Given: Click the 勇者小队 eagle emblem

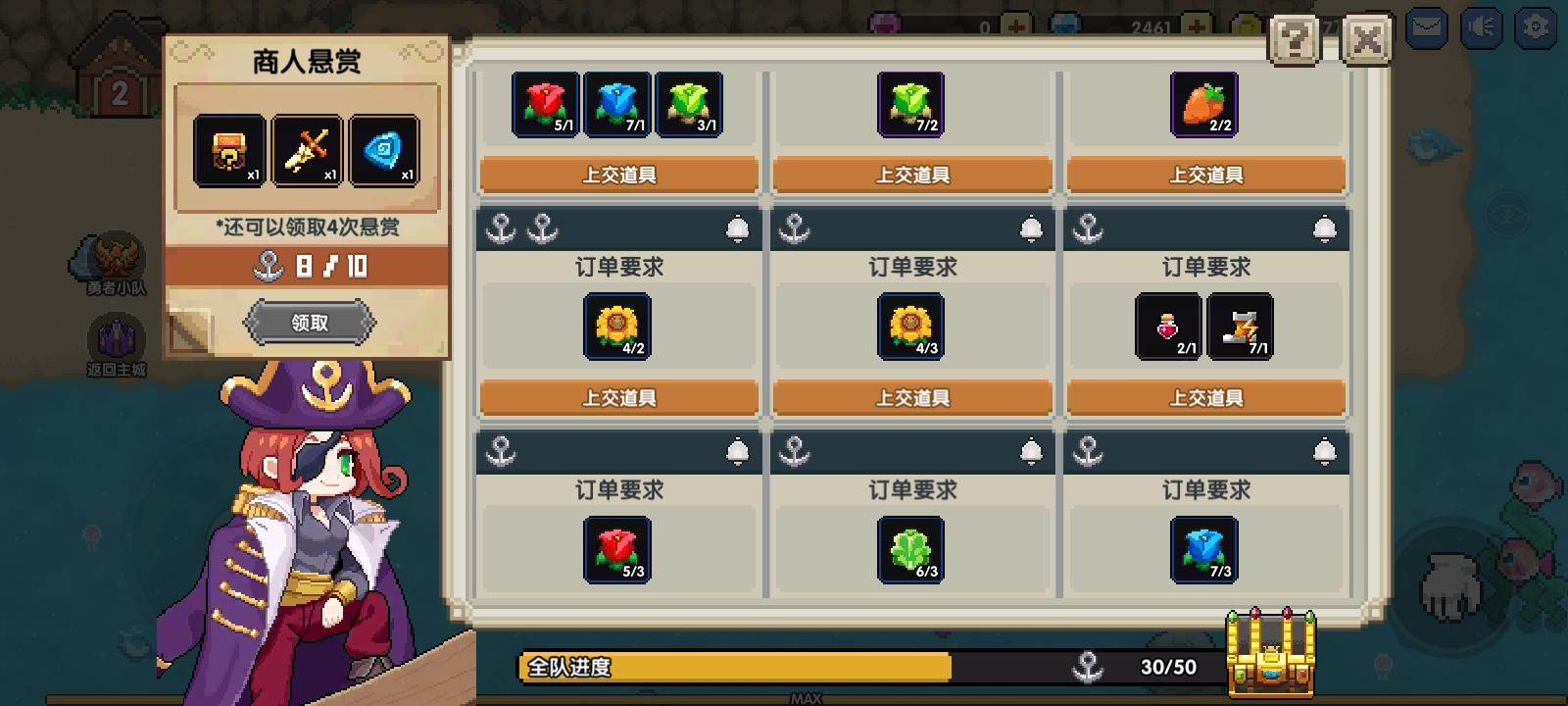Looking at the screenshot, I should (x=115, y=252).
